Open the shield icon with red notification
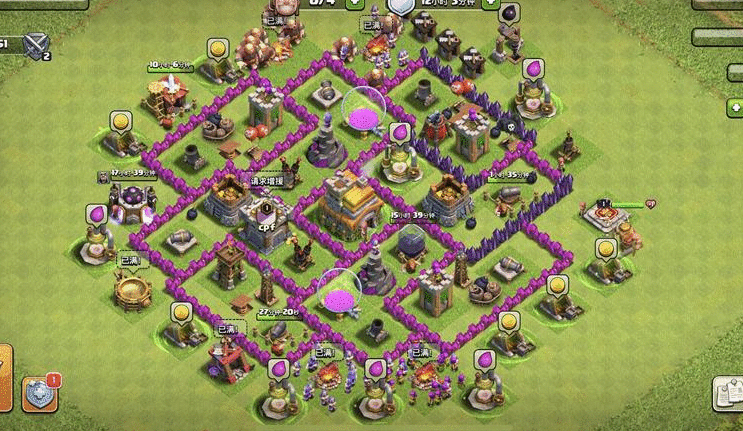The width and height of the screenshot is (743, 431). tap(40, 393)
